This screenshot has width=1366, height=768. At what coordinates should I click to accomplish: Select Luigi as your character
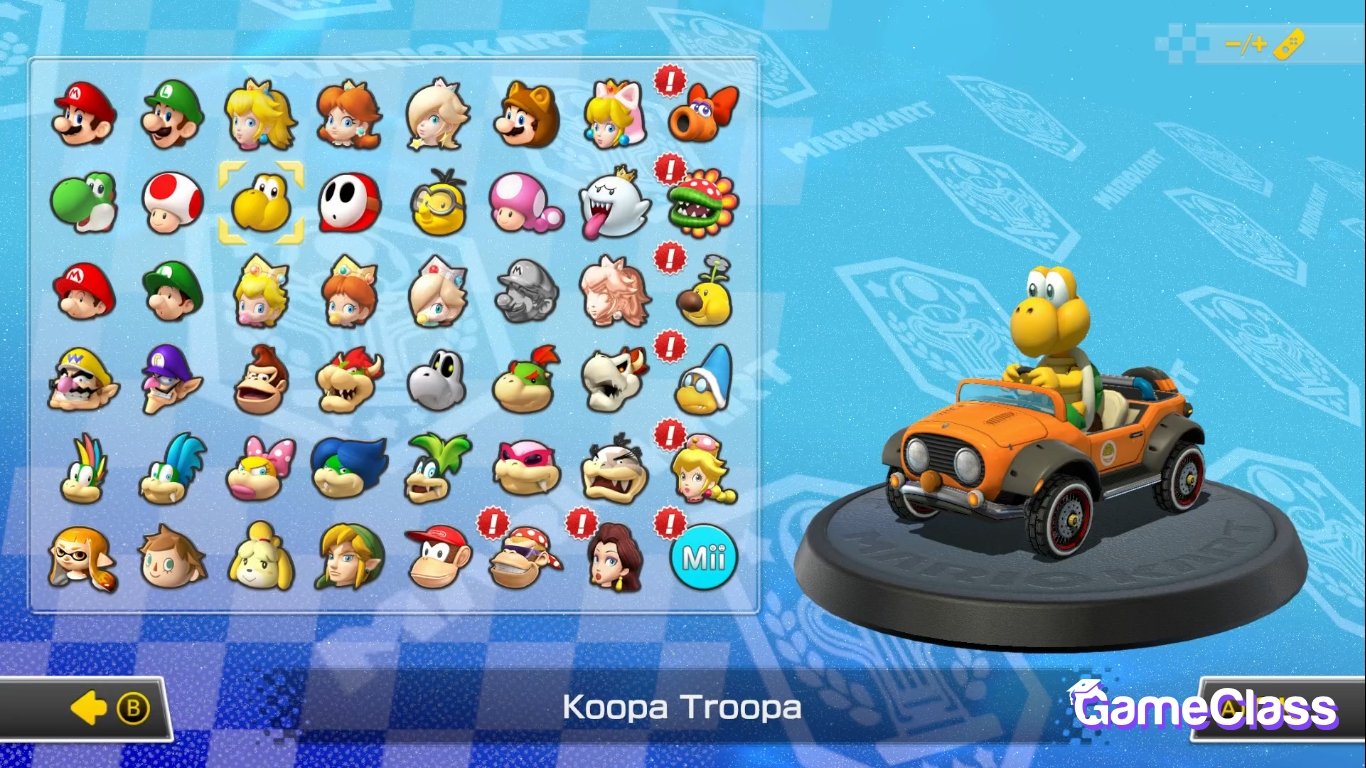click(171, 113)
